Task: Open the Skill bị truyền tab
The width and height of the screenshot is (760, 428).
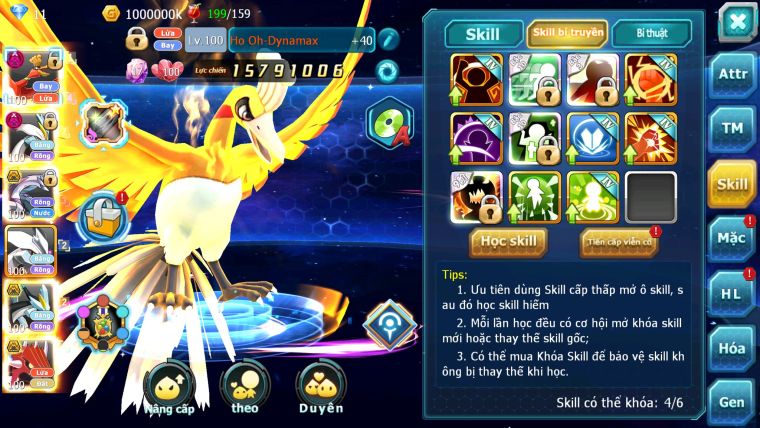Action: [567, 34]
